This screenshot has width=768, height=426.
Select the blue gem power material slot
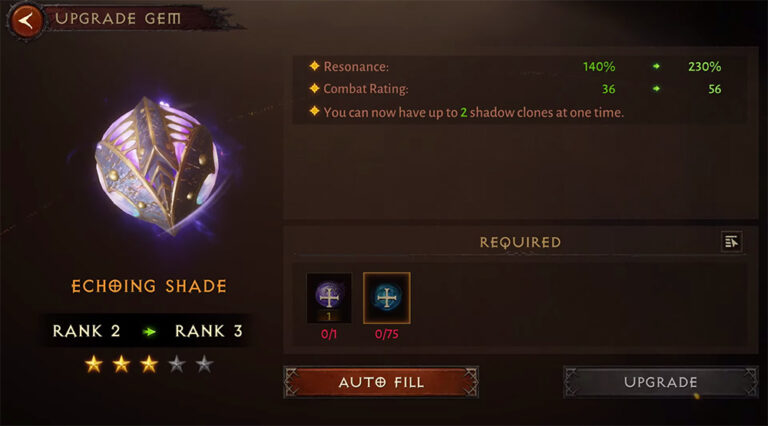point(386,298)
